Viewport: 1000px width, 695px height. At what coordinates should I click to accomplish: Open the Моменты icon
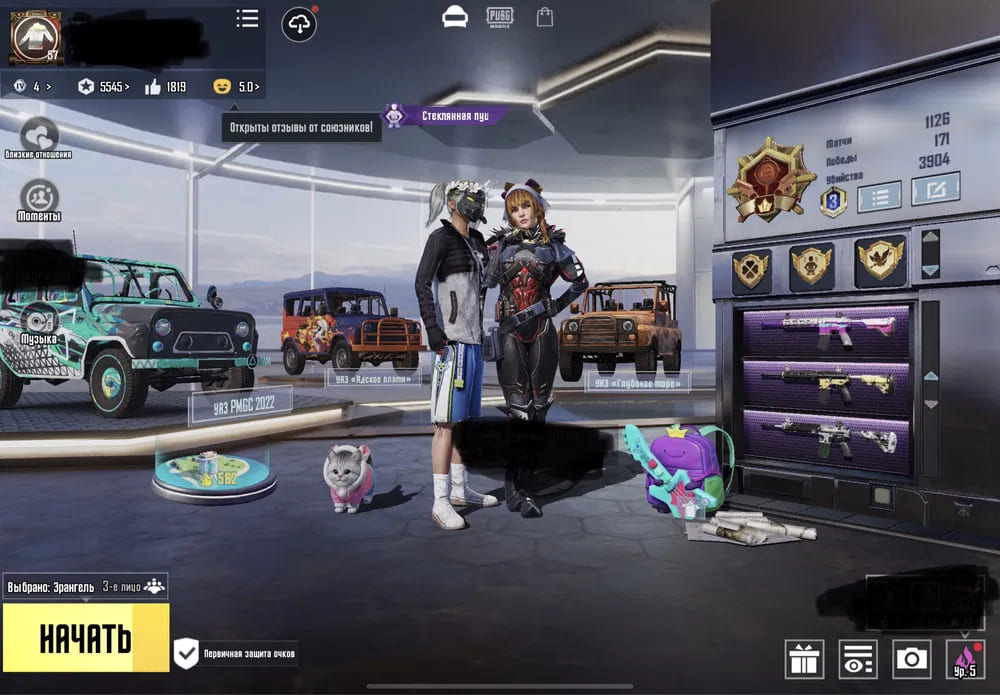click(39, 196)
